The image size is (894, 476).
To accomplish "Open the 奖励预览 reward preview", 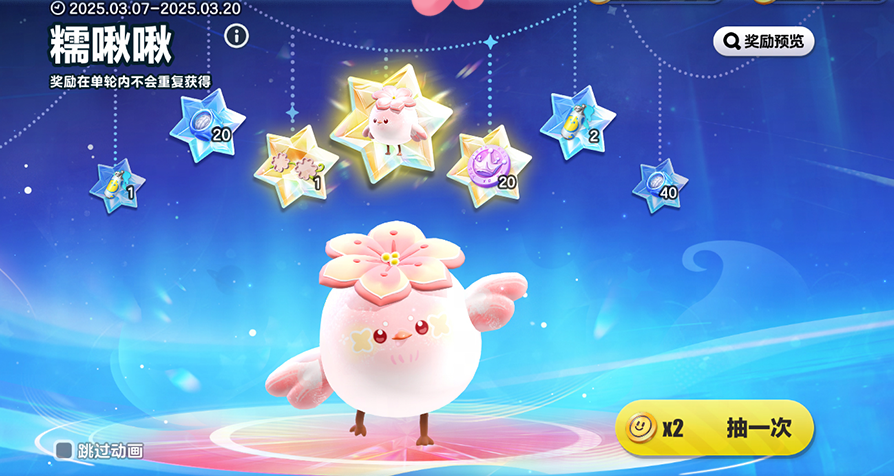I will click(x=763, y=41).
